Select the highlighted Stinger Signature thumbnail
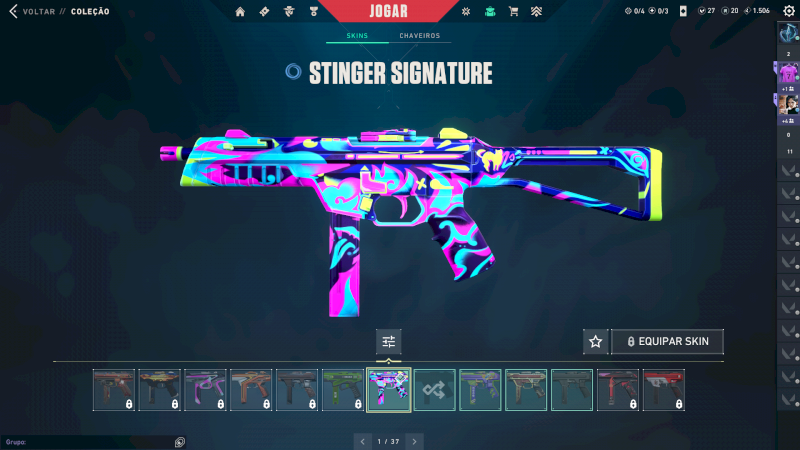This screenshot has width=800, height=450. 389,390
